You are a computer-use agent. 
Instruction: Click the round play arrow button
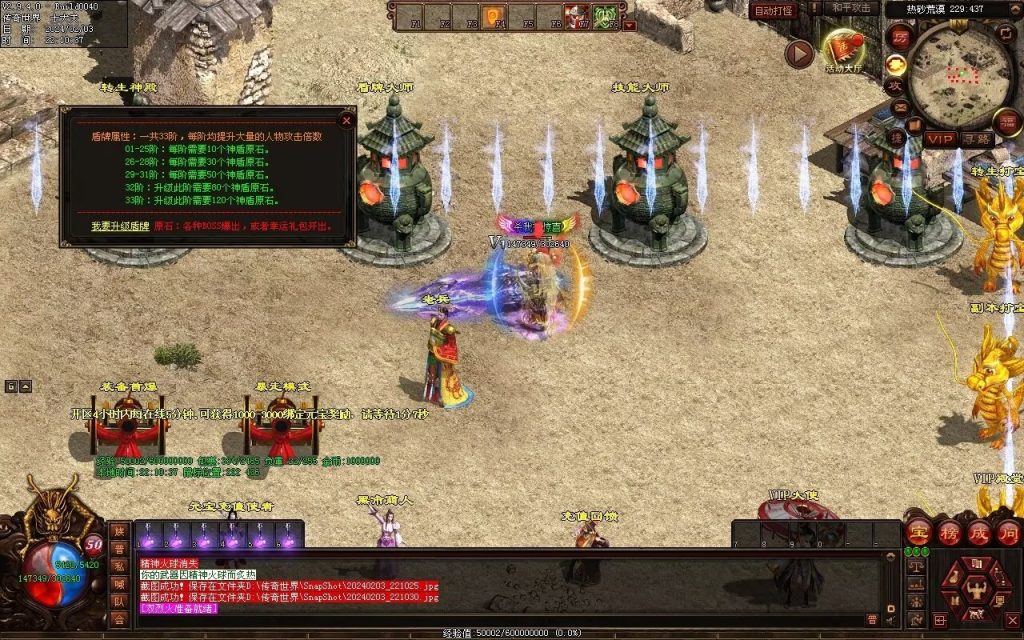[x=798, y=53]
